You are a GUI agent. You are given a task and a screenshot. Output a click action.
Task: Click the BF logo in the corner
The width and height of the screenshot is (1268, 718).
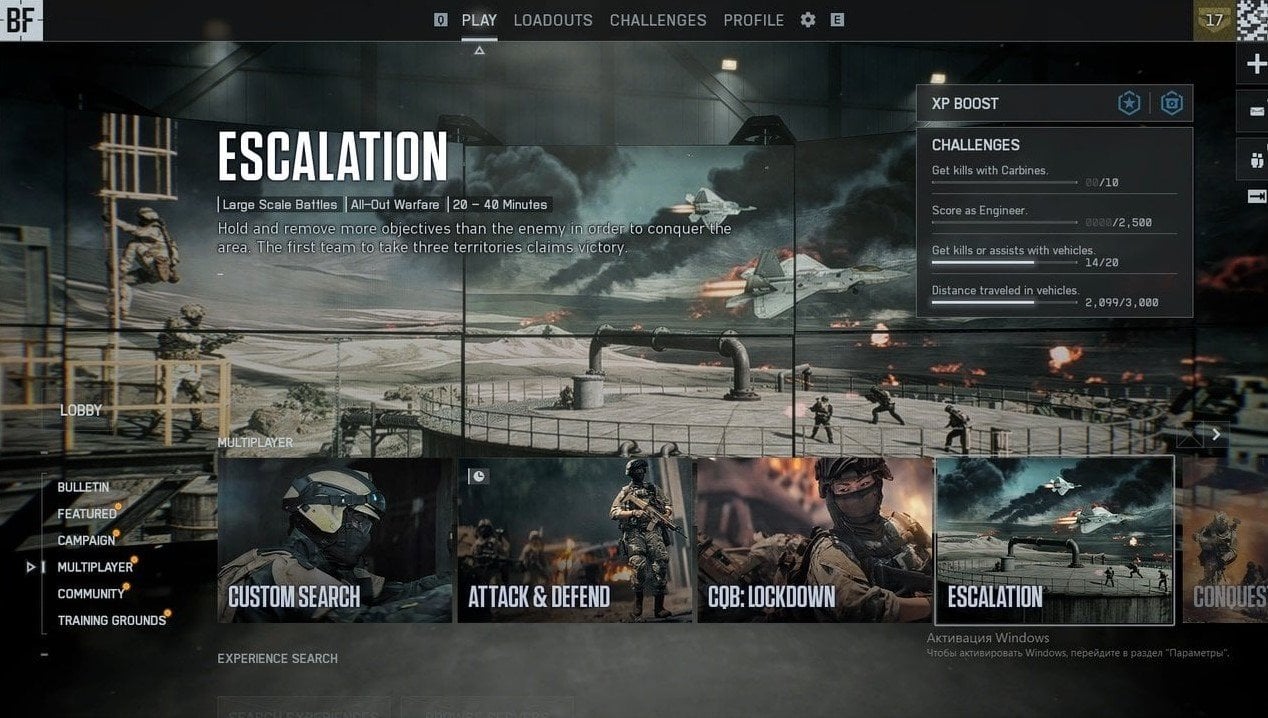pyautogui.click(x=21, y=20)
